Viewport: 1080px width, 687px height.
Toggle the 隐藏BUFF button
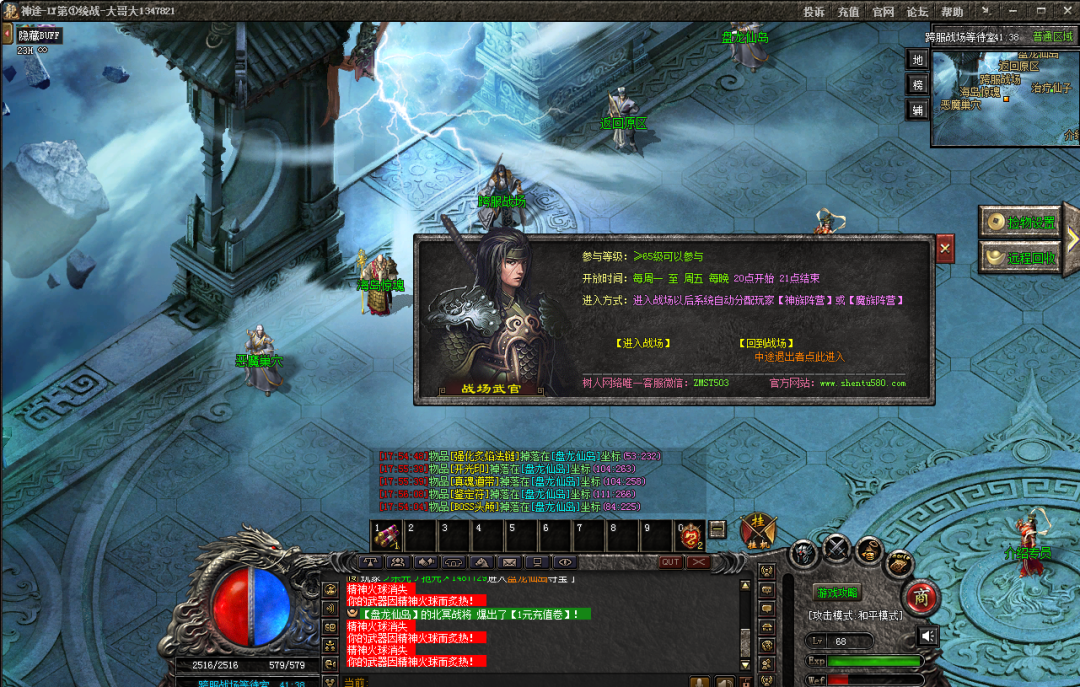(x=40, y=36)
